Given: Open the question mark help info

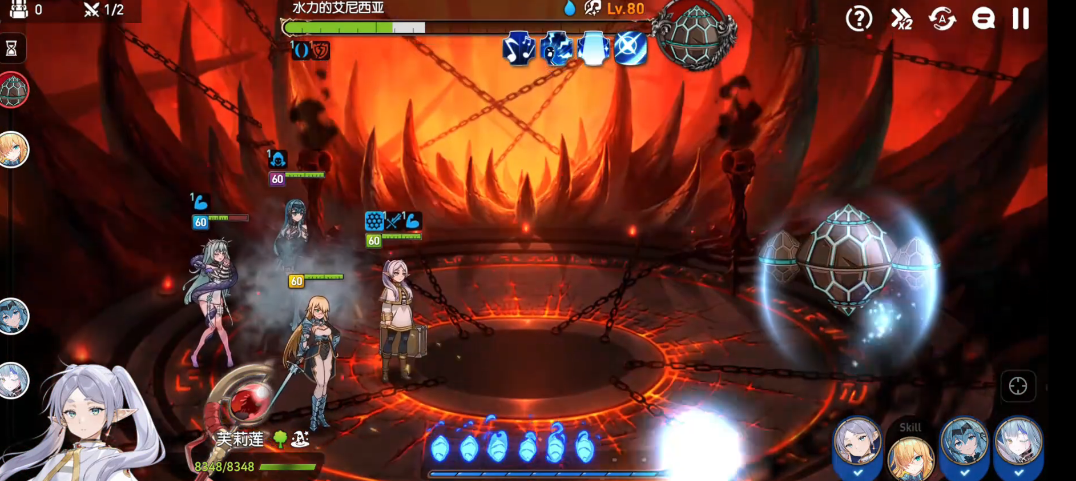Looking at the screenshot, I should [859, 18].
